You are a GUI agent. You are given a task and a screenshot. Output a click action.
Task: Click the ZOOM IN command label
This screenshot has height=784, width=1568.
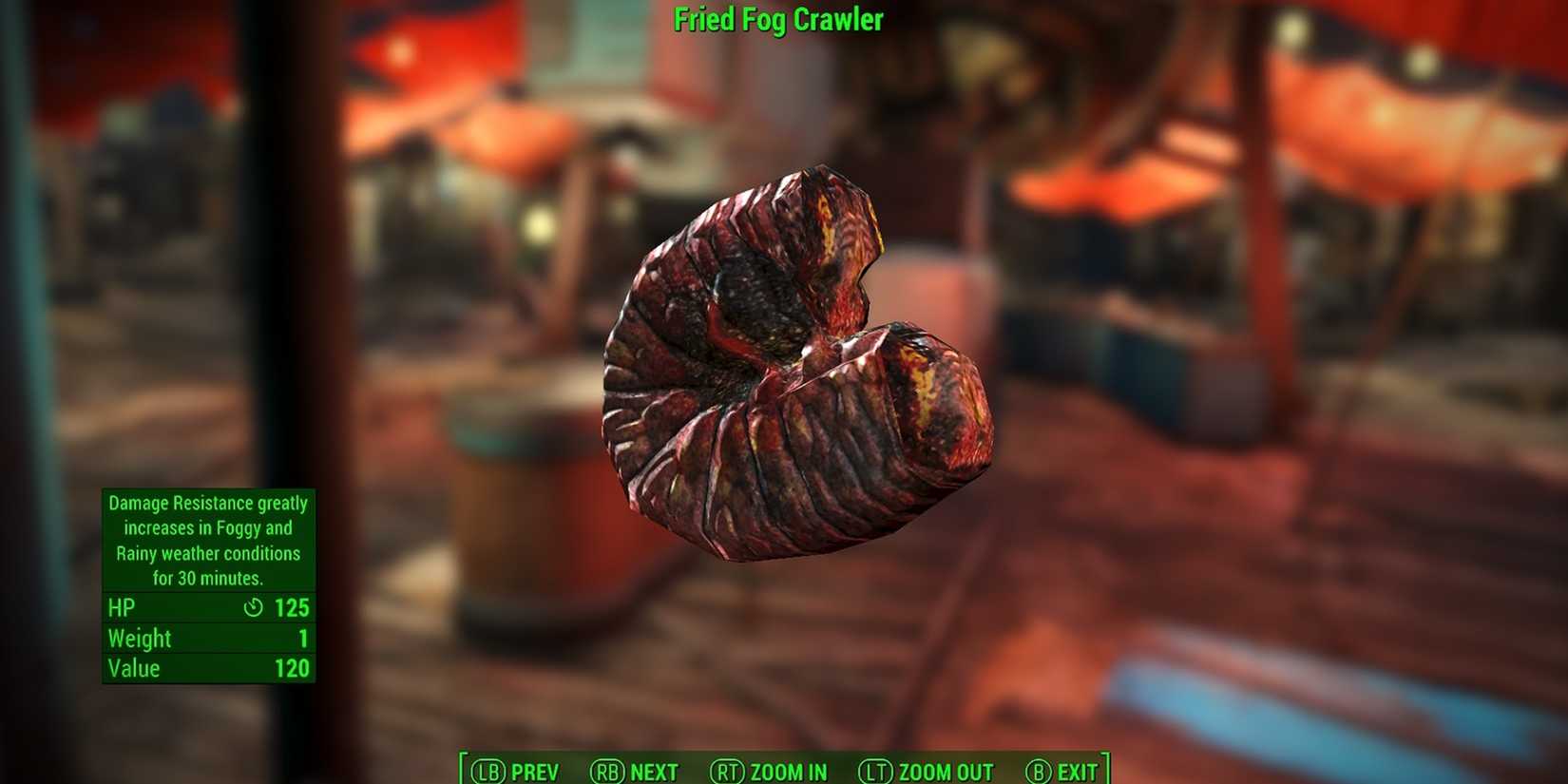point(787,772)
